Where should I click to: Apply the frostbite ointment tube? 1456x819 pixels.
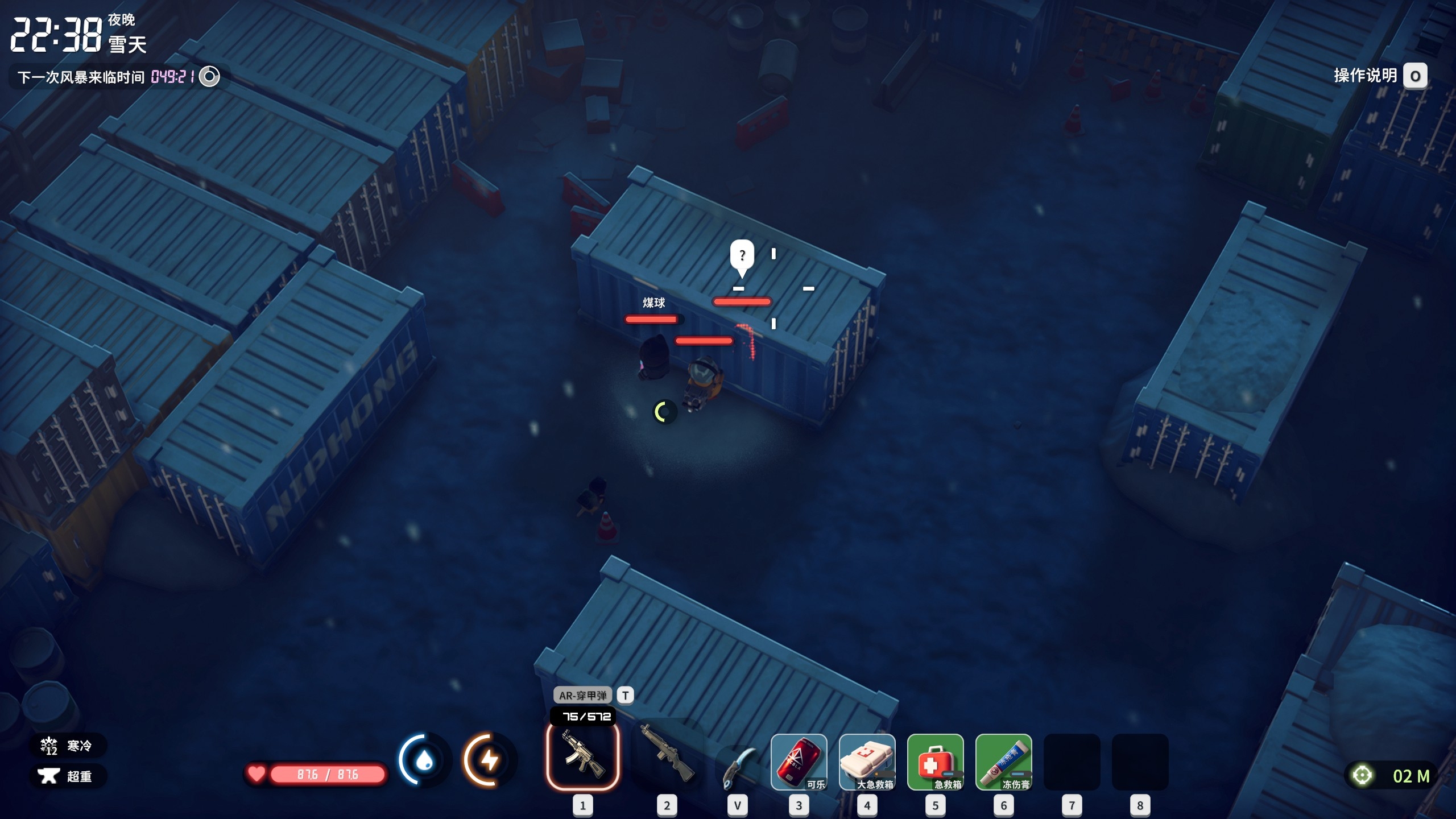[x=1003, y=762]
